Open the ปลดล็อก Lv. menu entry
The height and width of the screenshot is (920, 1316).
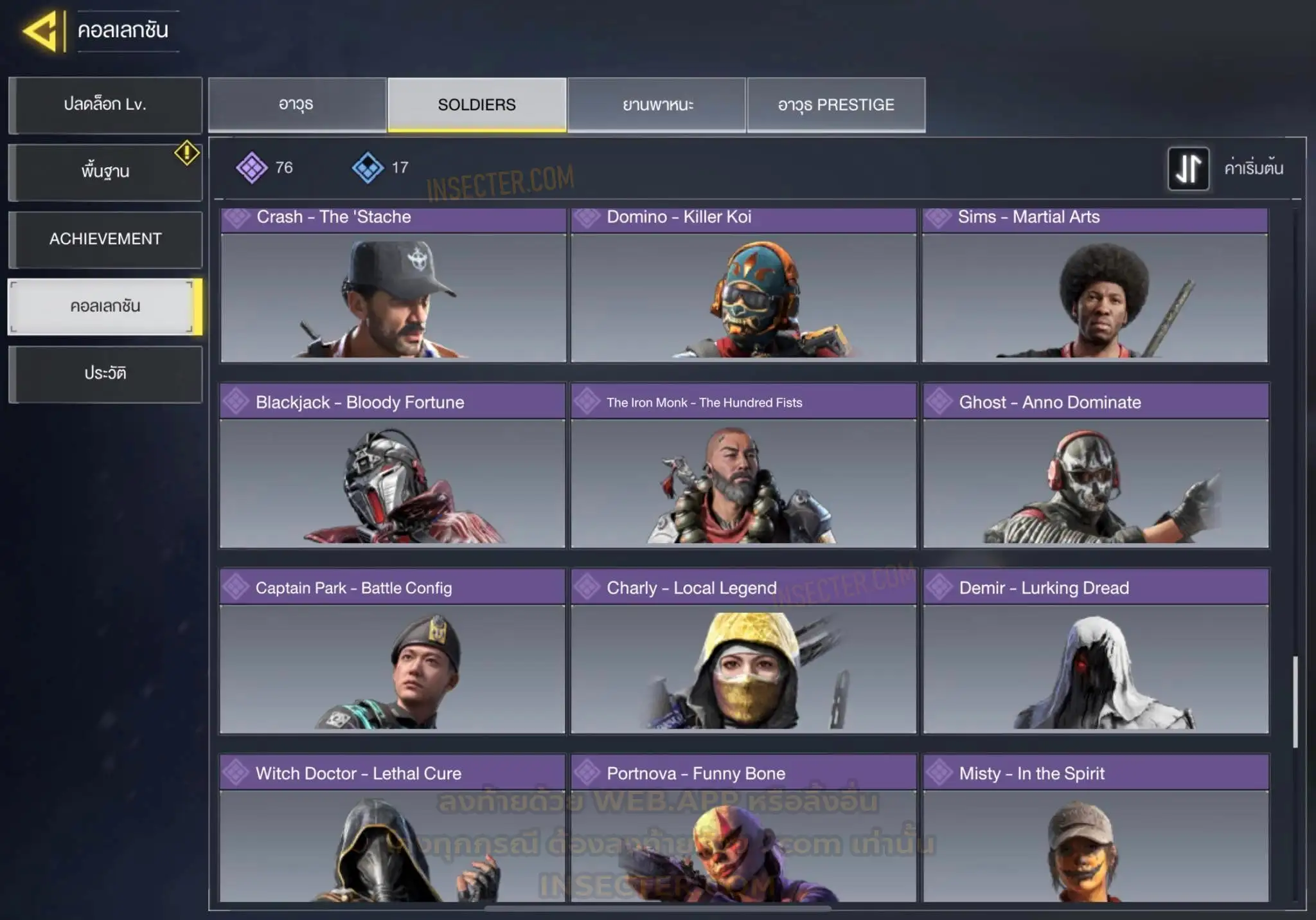coord(105,105)
